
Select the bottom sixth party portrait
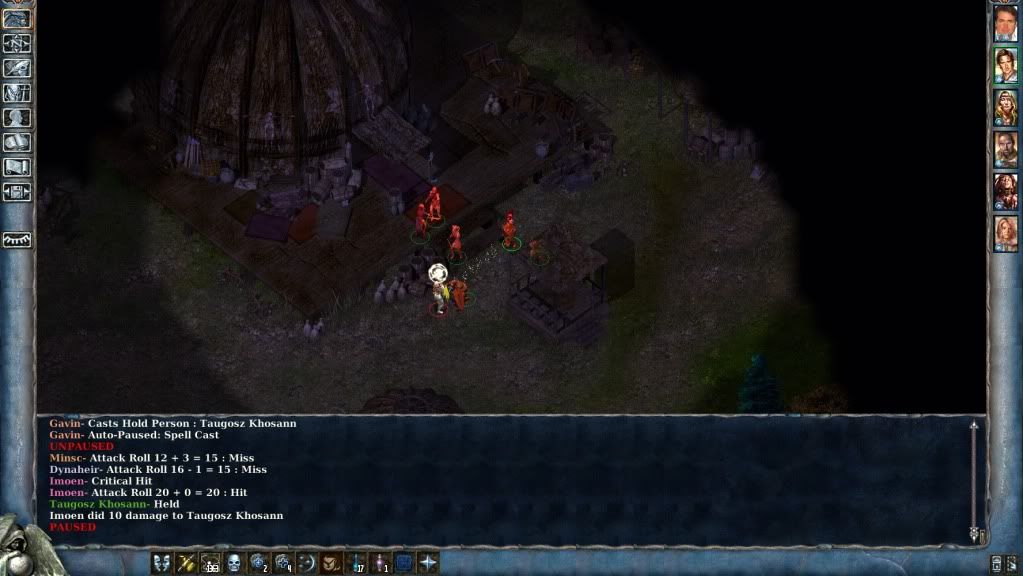[1005, 234]
